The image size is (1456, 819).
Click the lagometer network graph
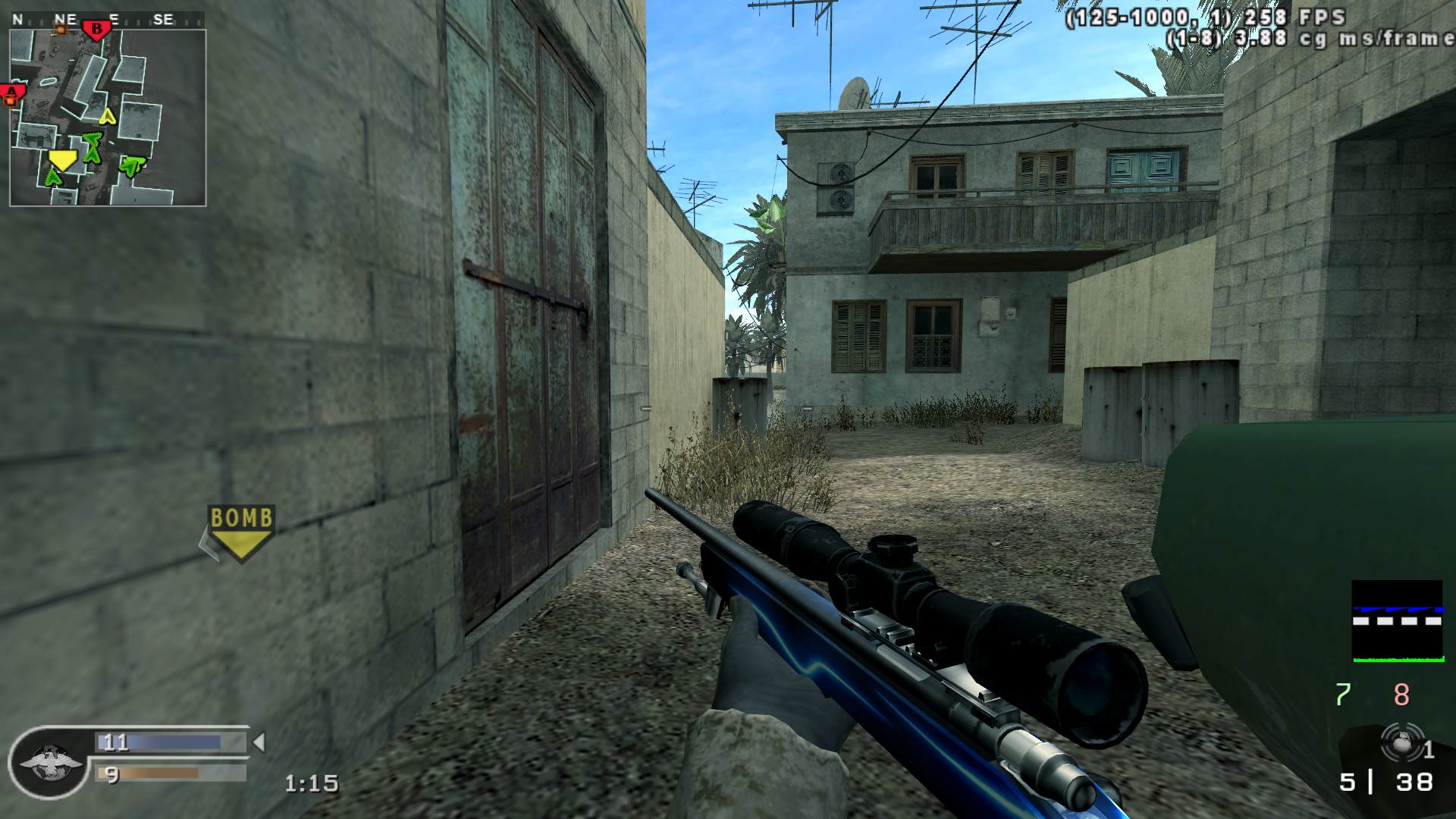(x=1397, y=621)
